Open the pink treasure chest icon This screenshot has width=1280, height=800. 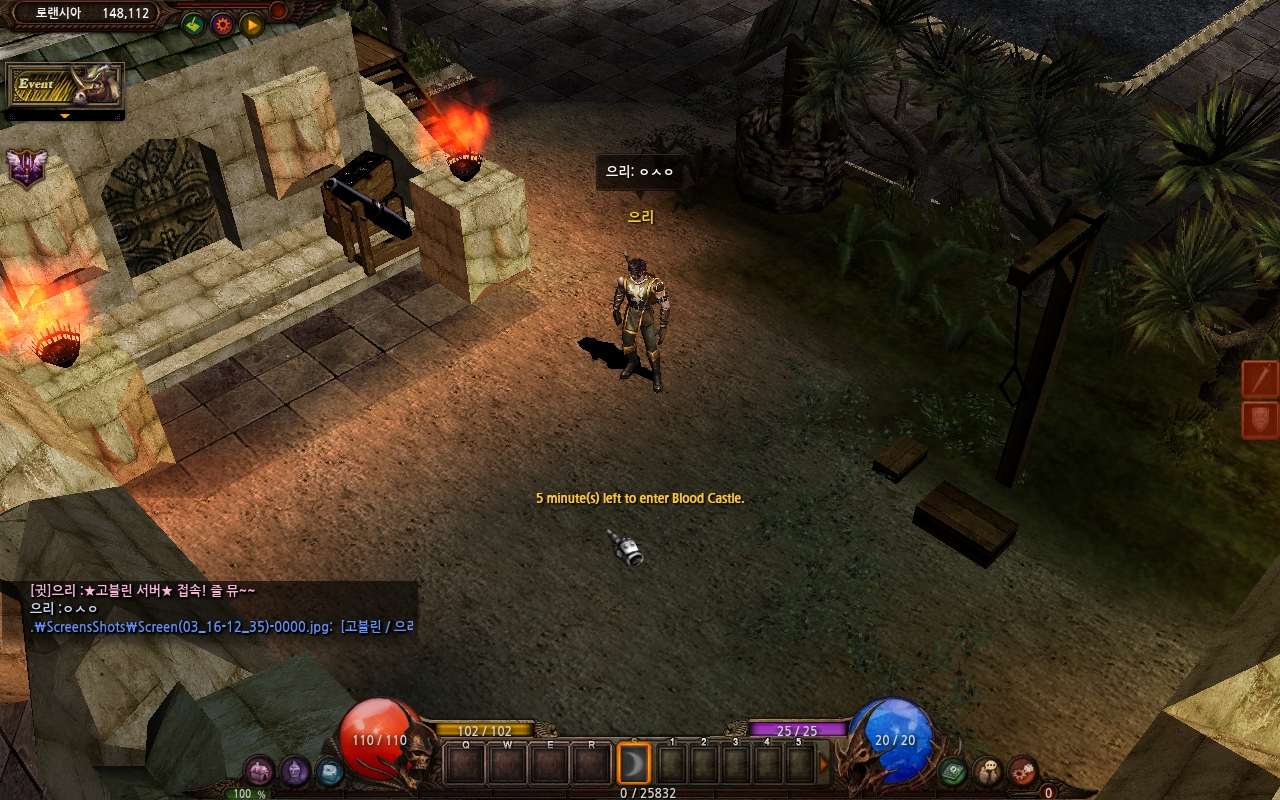tap(259, 771)
